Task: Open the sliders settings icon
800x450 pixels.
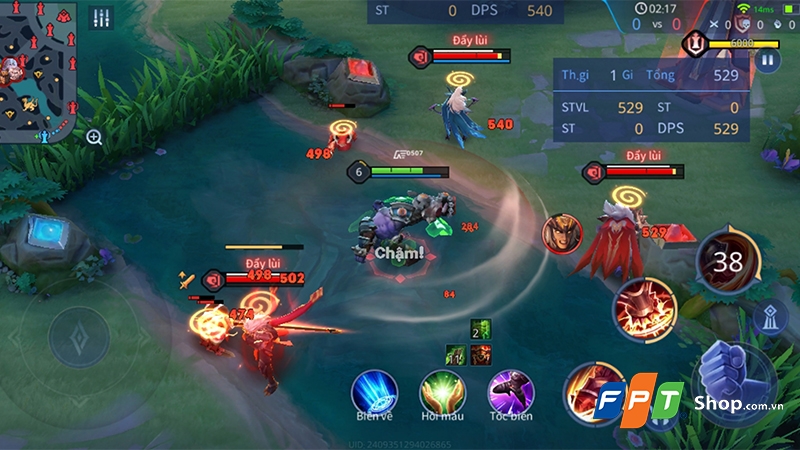Action: click(101, 19)
